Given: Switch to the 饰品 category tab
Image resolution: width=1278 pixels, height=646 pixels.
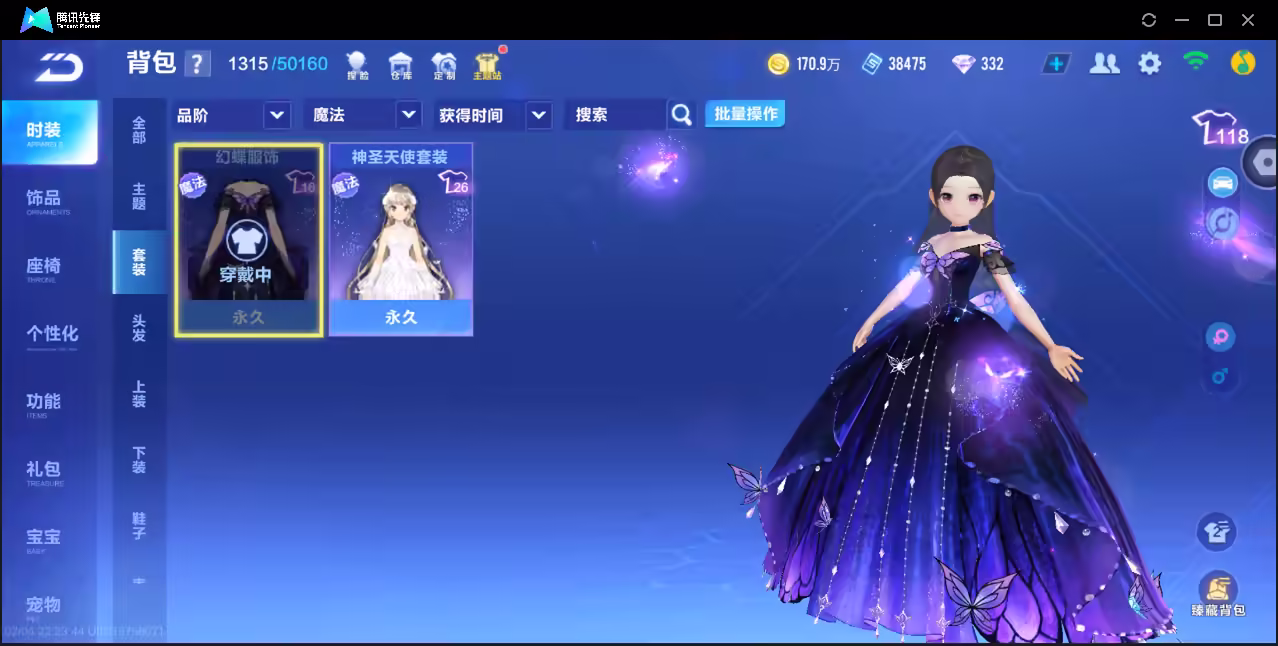Looking at the screenshot, I should coord(44,199).
